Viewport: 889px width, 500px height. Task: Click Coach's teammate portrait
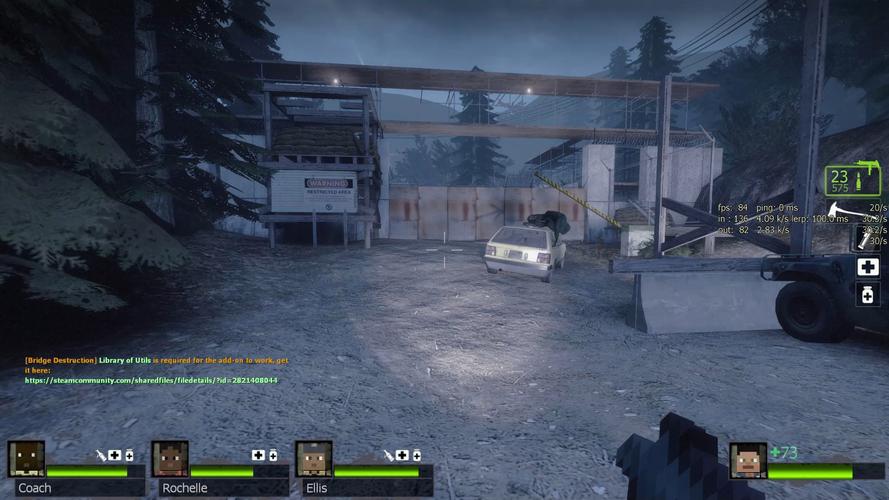tap(26, 459)
